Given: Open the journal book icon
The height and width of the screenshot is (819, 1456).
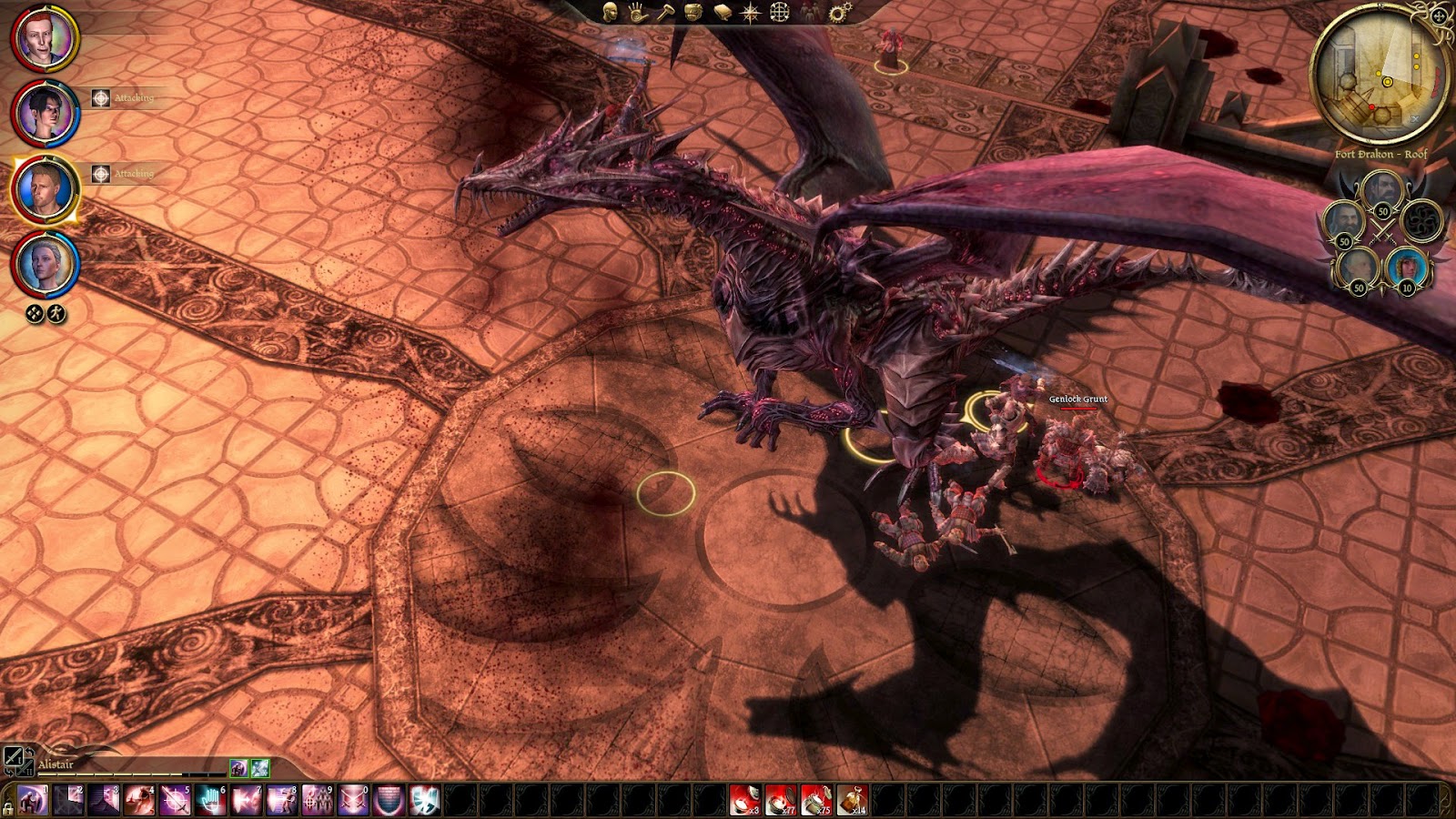Looking at the screenshot, I should [723, 12].
